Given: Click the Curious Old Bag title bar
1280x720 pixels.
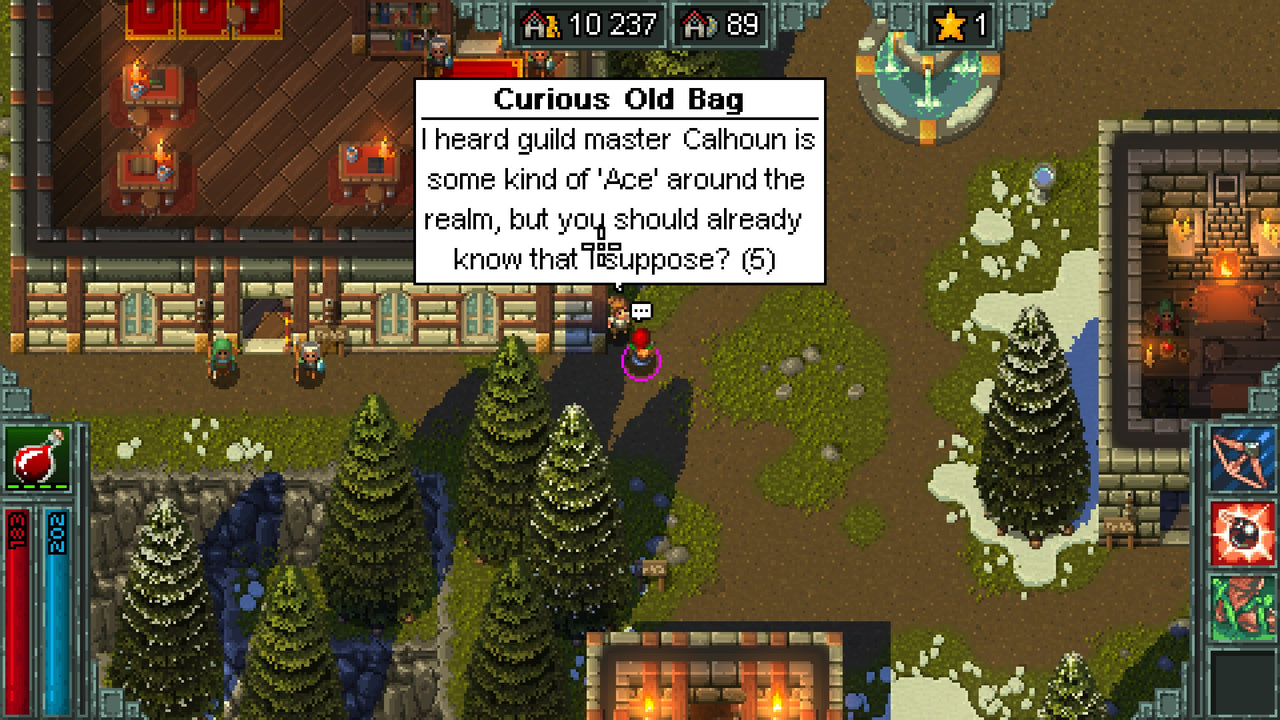Looking at the screenshot, I should [x=618, y=99].
